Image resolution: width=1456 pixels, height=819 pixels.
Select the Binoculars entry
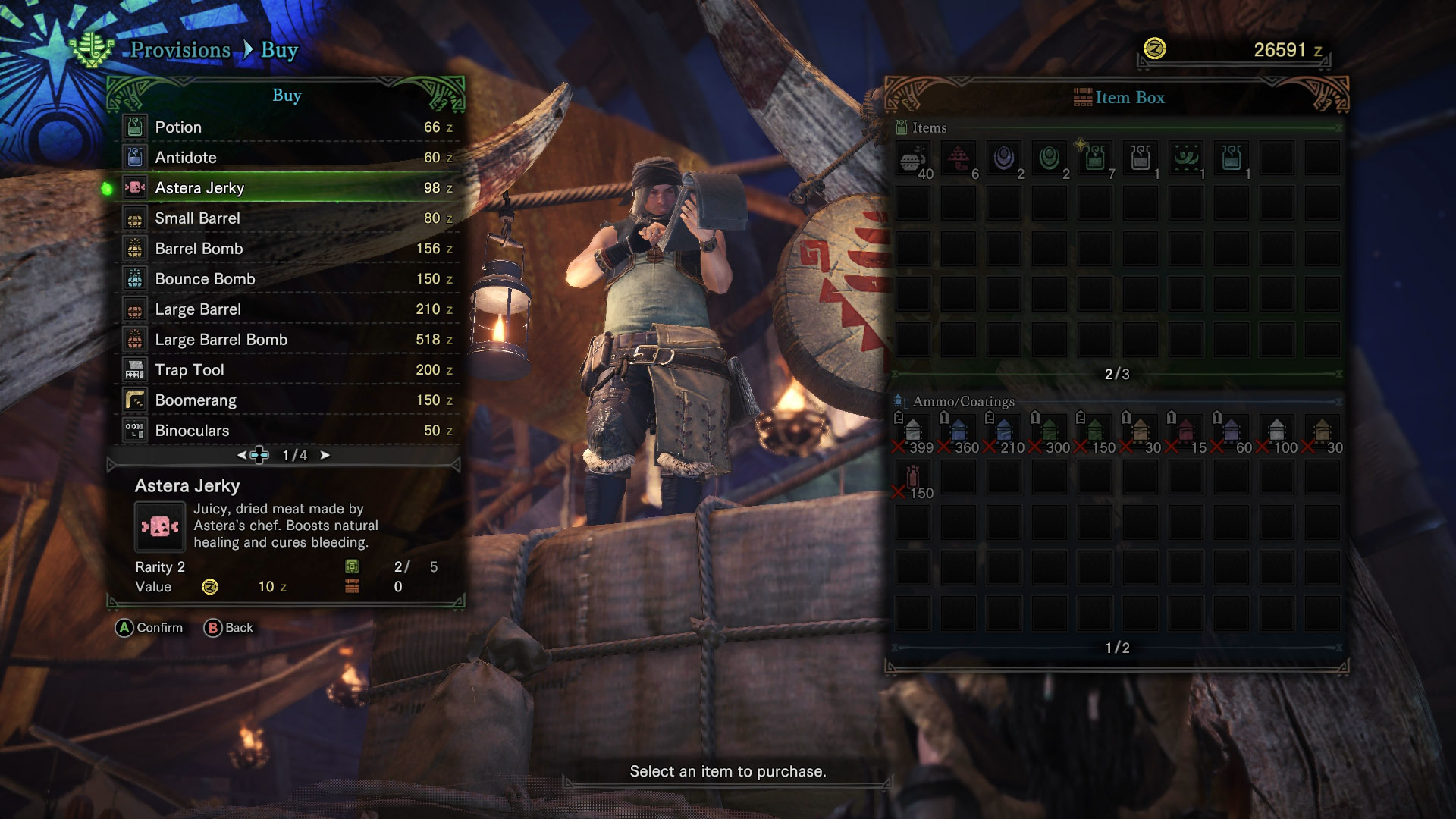(287, 431)
